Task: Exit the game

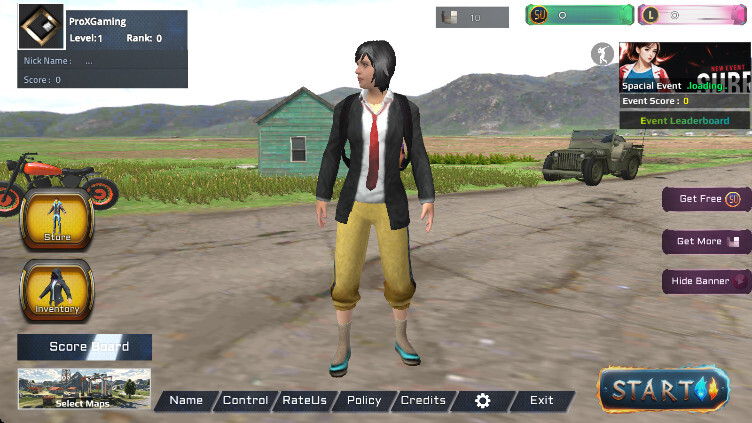Action: click(542, 400)
